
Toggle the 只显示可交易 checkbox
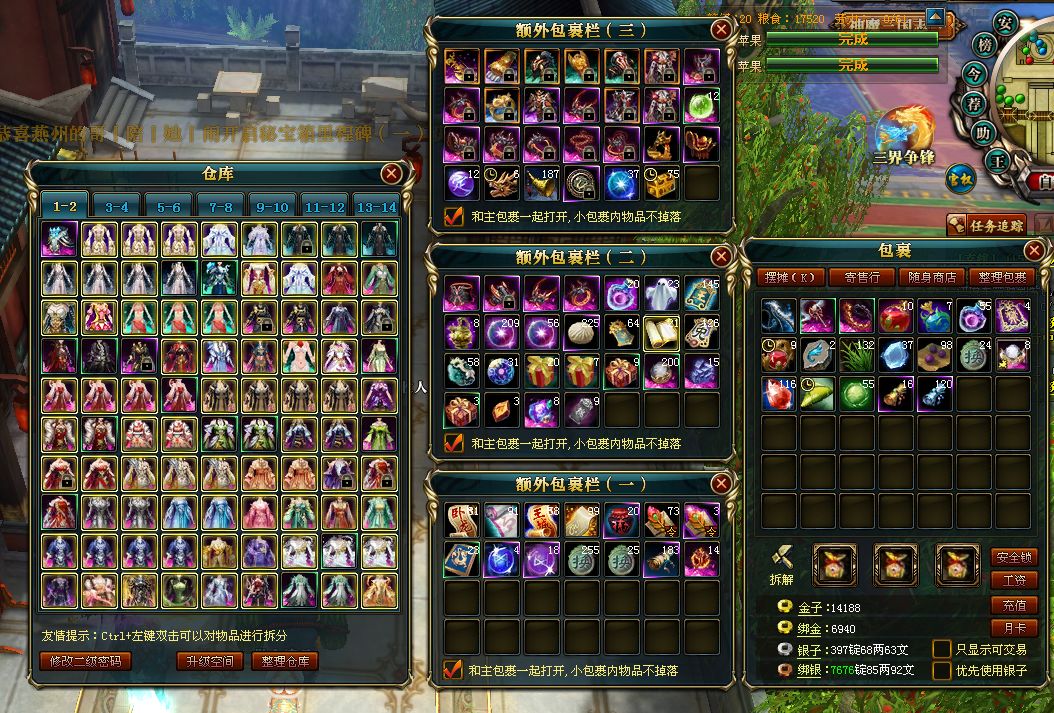coord(941,648)
